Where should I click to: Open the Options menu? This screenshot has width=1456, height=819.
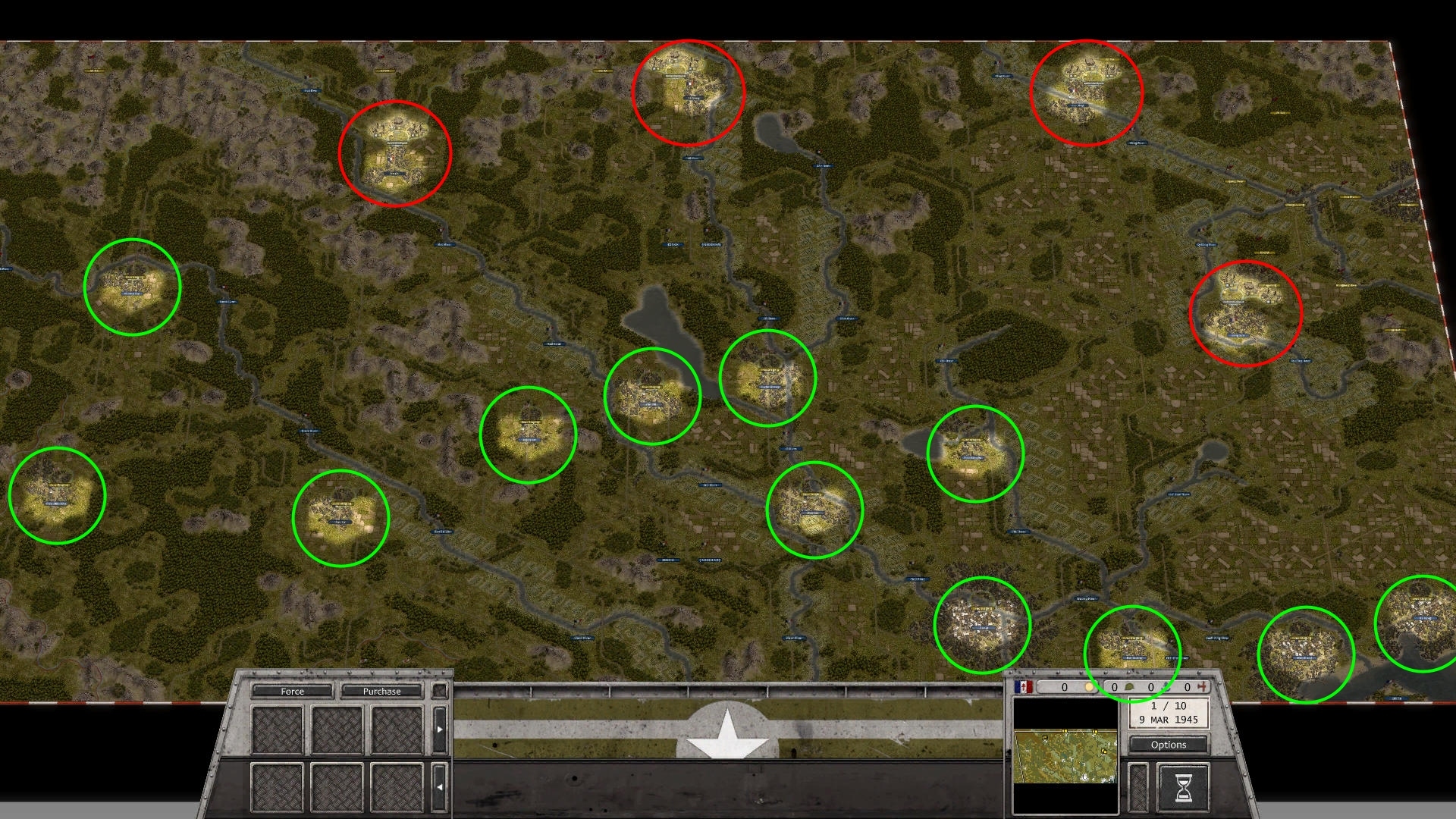1169,745
